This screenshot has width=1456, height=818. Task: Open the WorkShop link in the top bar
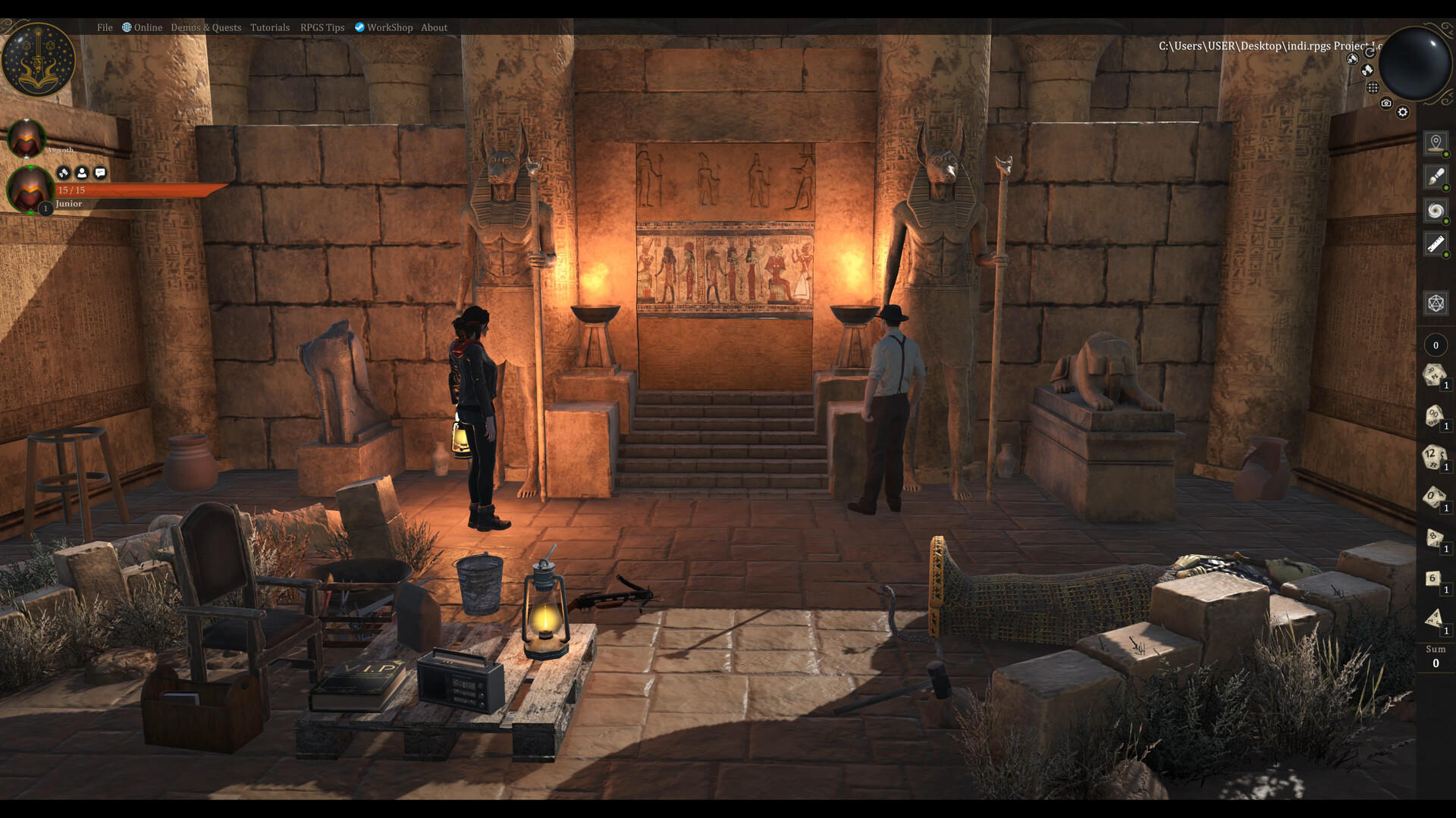tap(390, 27)
